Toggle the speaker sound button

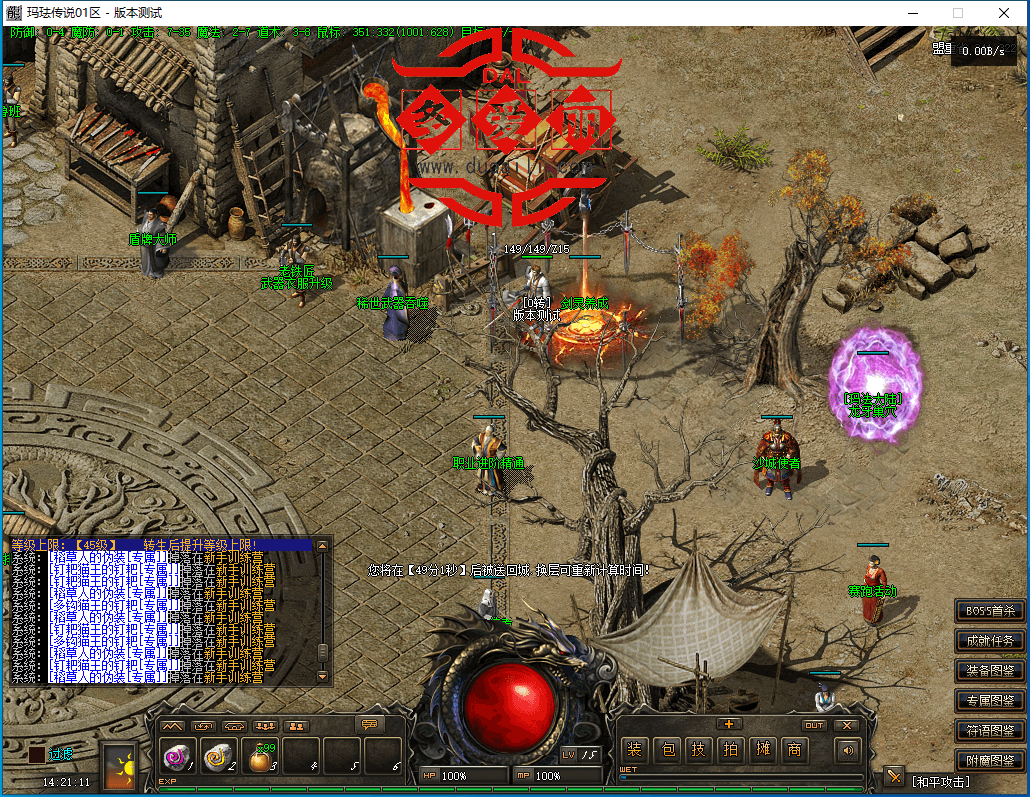tap(849, 749)
